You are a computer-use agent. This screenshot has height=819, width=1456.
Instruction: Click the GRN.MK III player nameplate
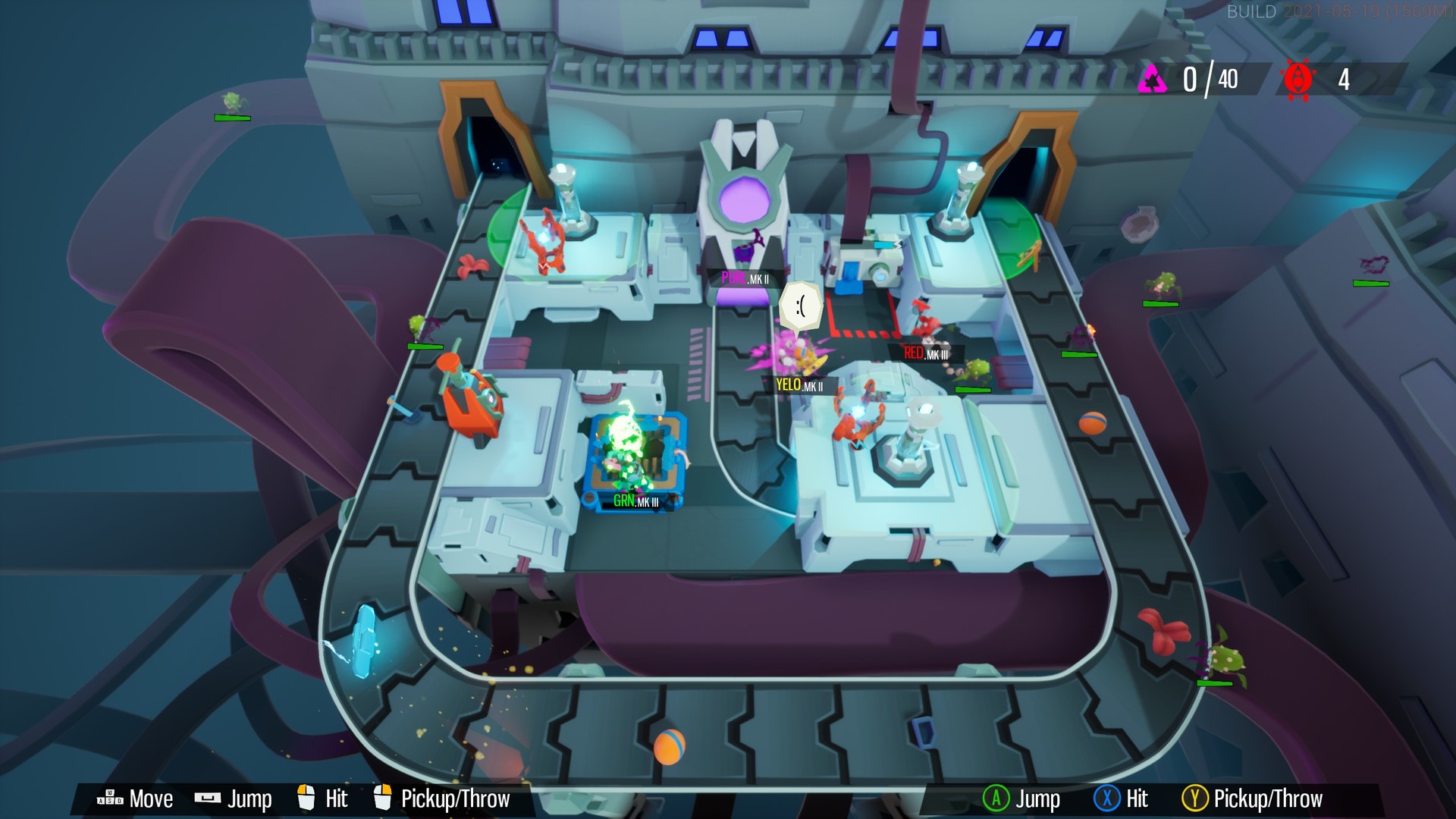[636, 500]
